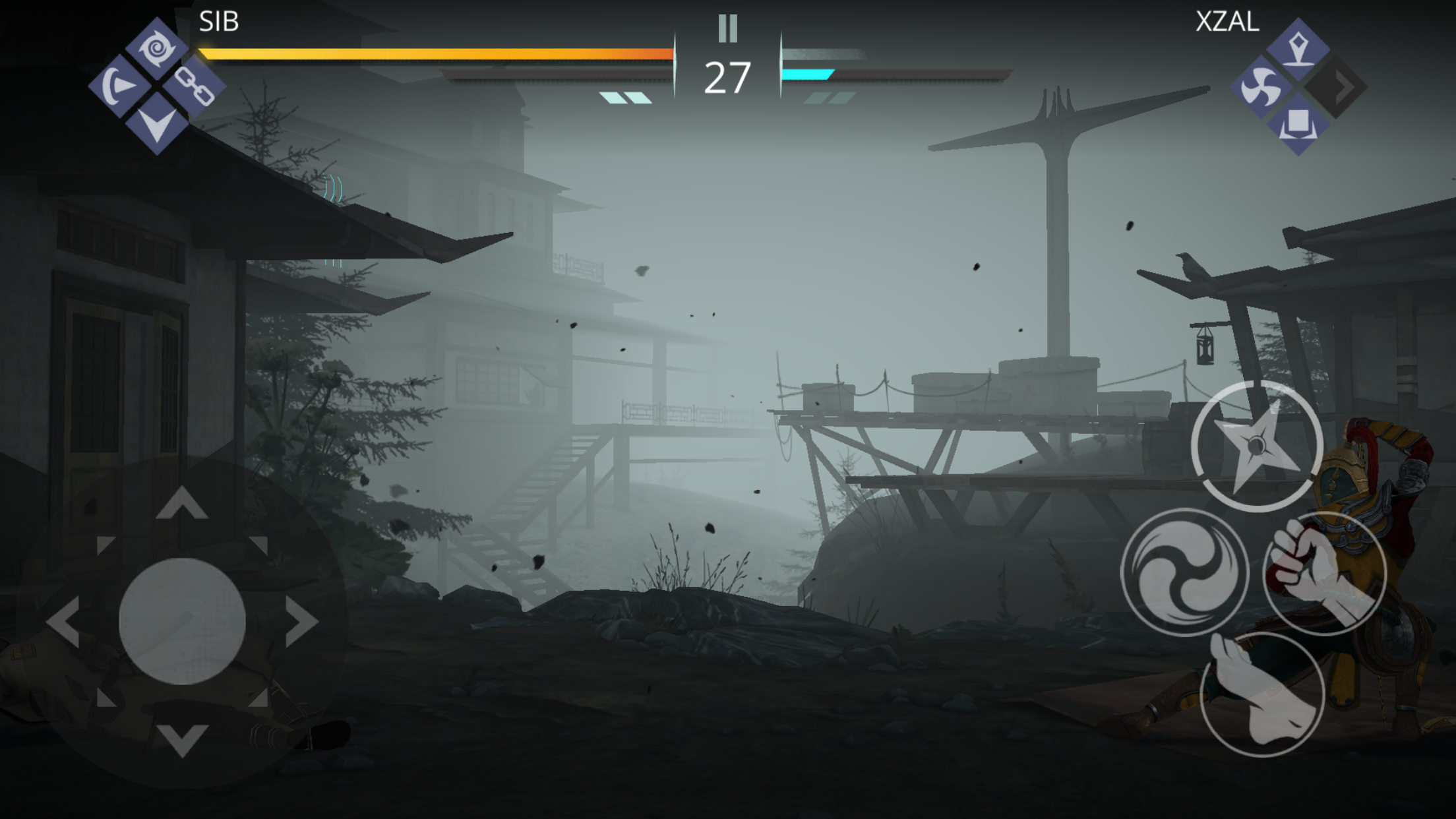Inspect XZAL's dark chevron perk icon

tap(1336, 87)
